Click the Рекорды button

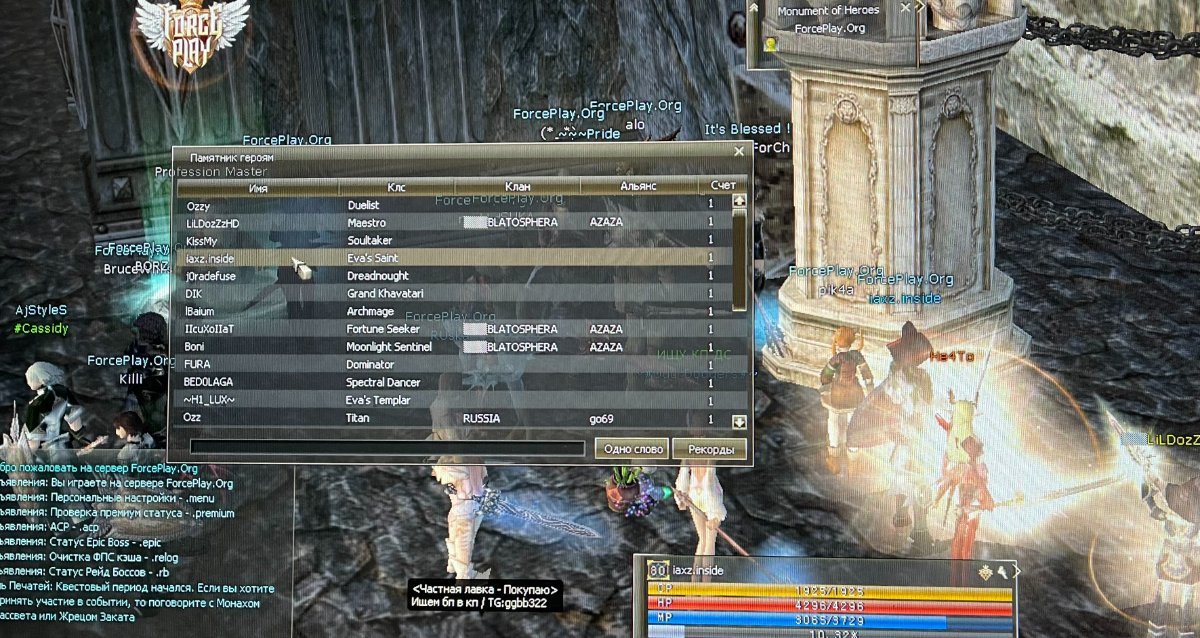click(x=710, y=449)
